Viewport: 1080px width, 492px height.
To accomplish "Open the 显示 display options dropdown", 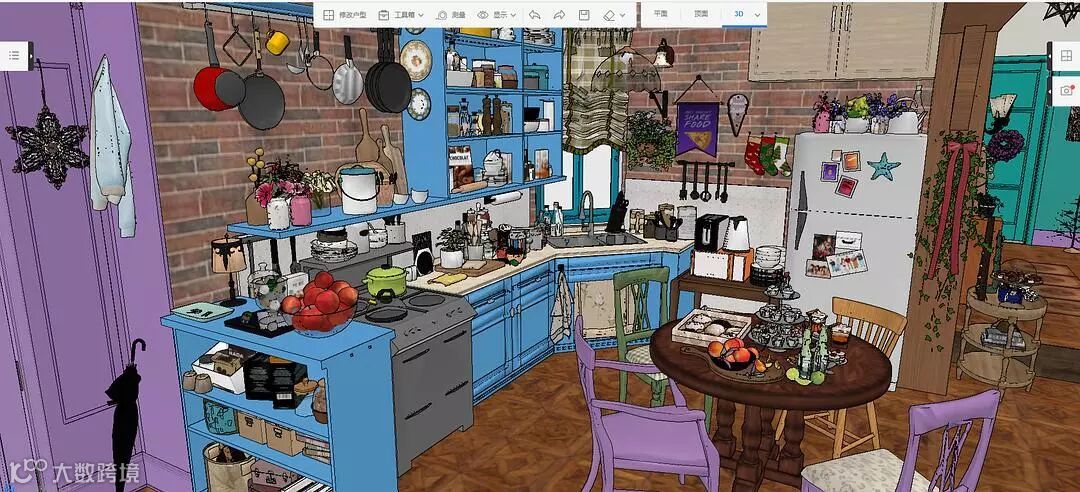I will [x=497, y=15].
